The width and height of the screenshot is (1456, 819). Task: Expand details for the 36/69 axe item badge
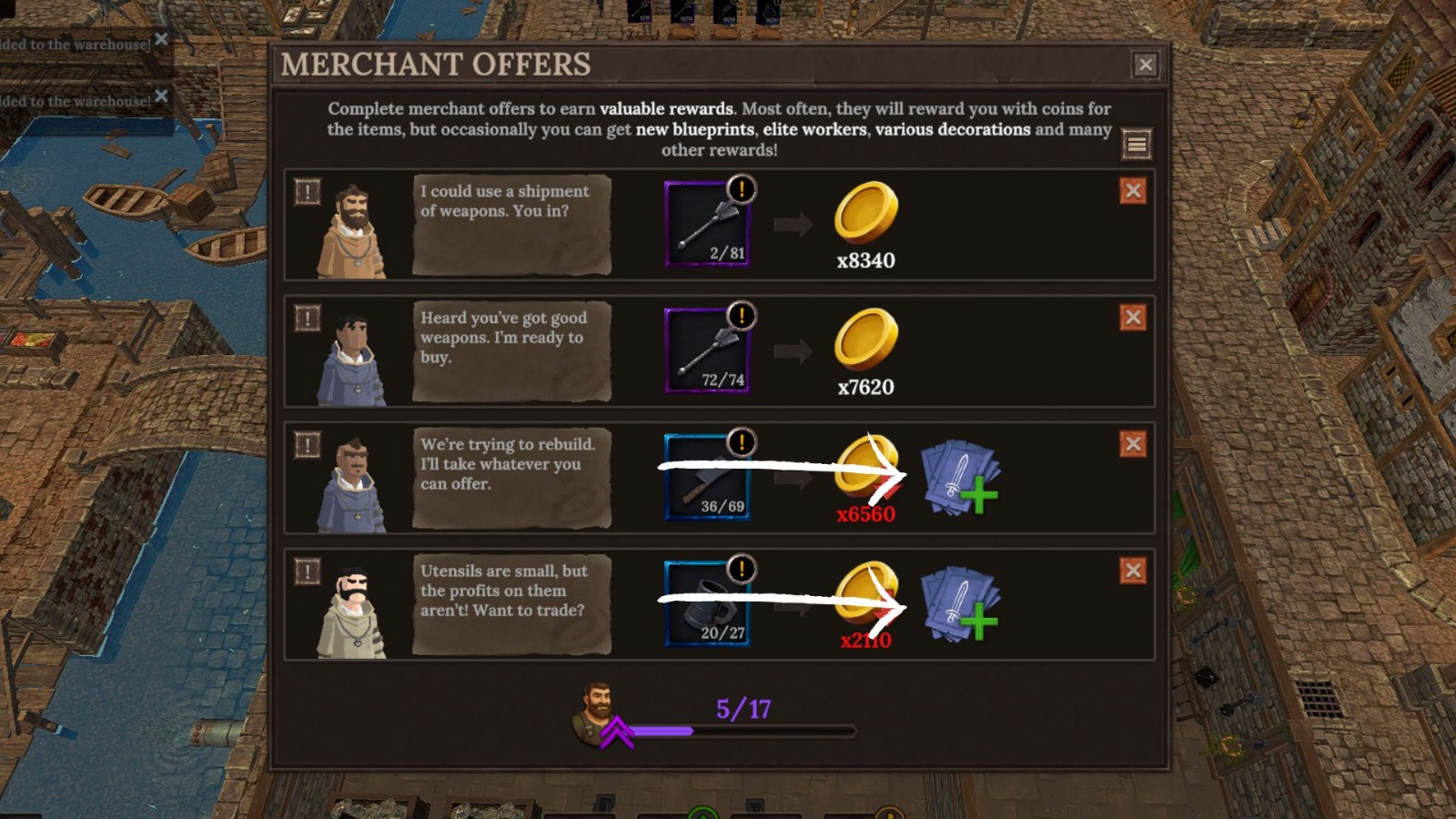click(x=740, y=443)
